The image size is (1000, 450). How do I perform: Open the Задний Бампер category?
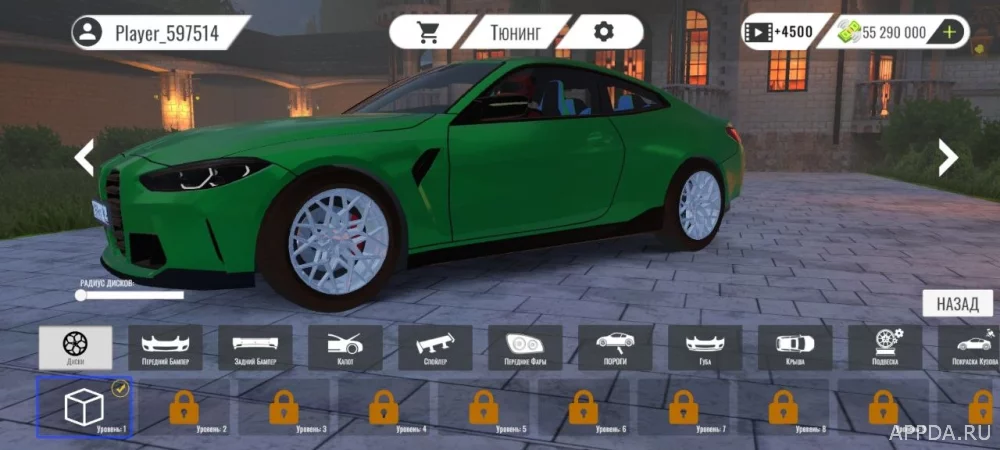tap(255, 347)
